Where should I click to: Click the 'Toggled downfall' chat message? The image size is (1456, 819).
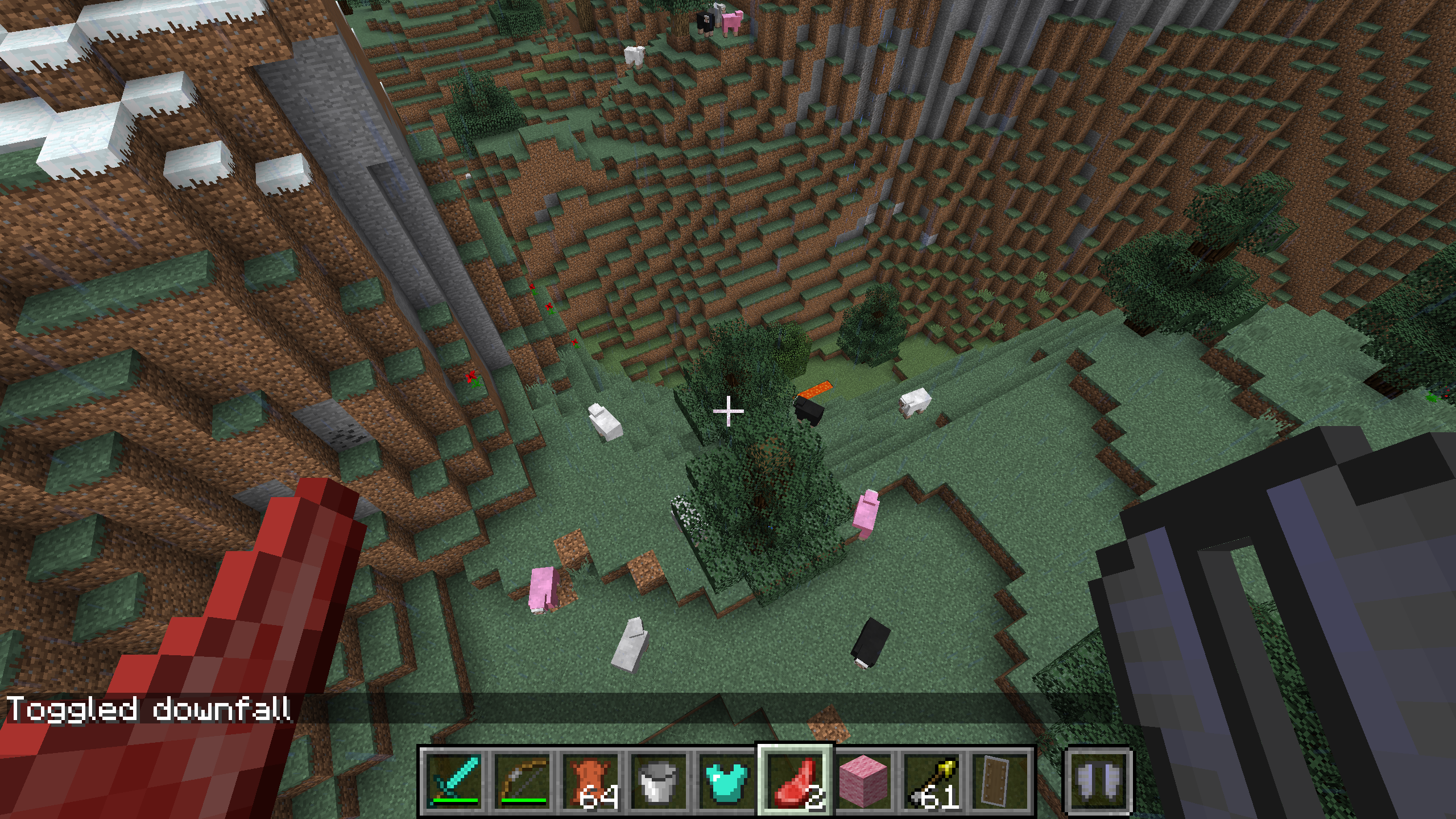click(149, 709)
